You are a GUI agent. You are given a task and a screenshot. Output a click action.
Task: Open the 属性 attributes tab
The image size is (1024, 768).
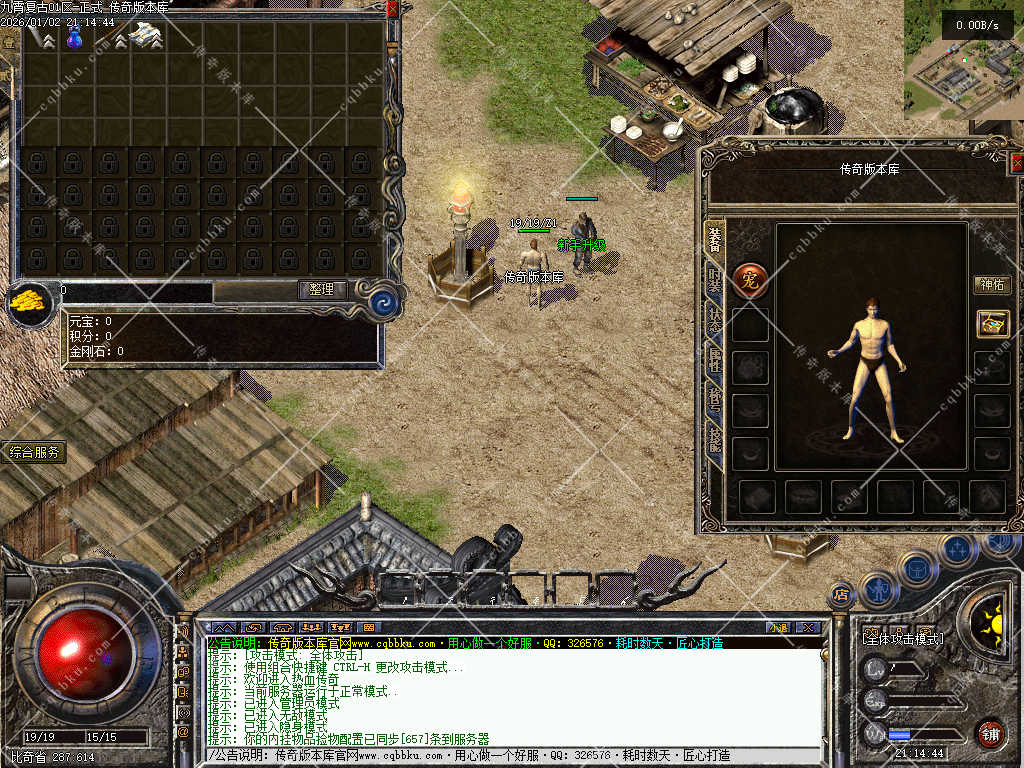point(715,359)
